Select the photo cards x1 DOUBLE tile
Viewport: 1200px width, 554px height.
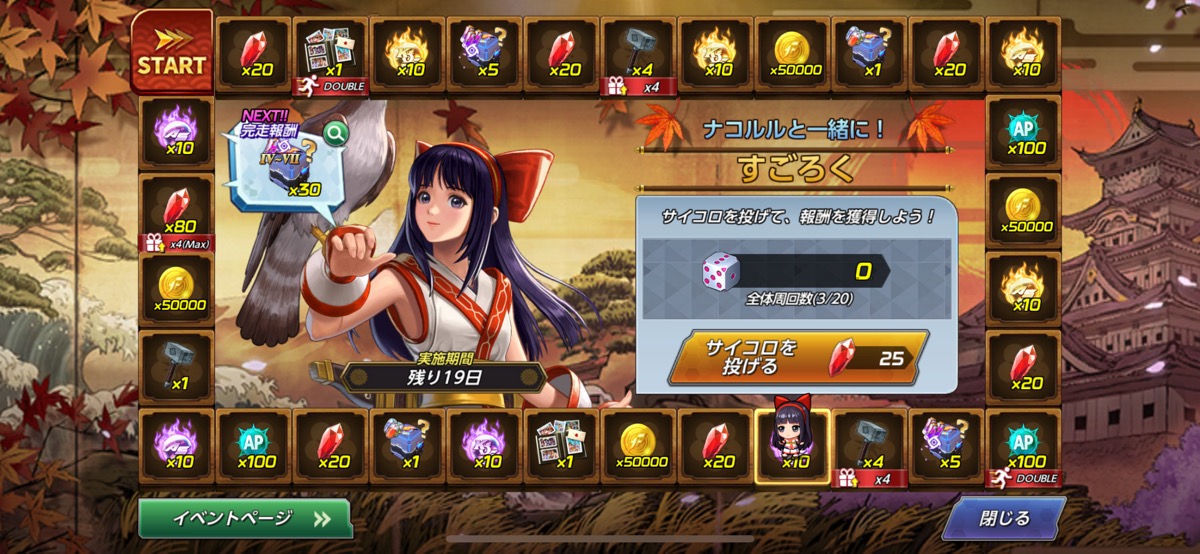pos(330,53)
